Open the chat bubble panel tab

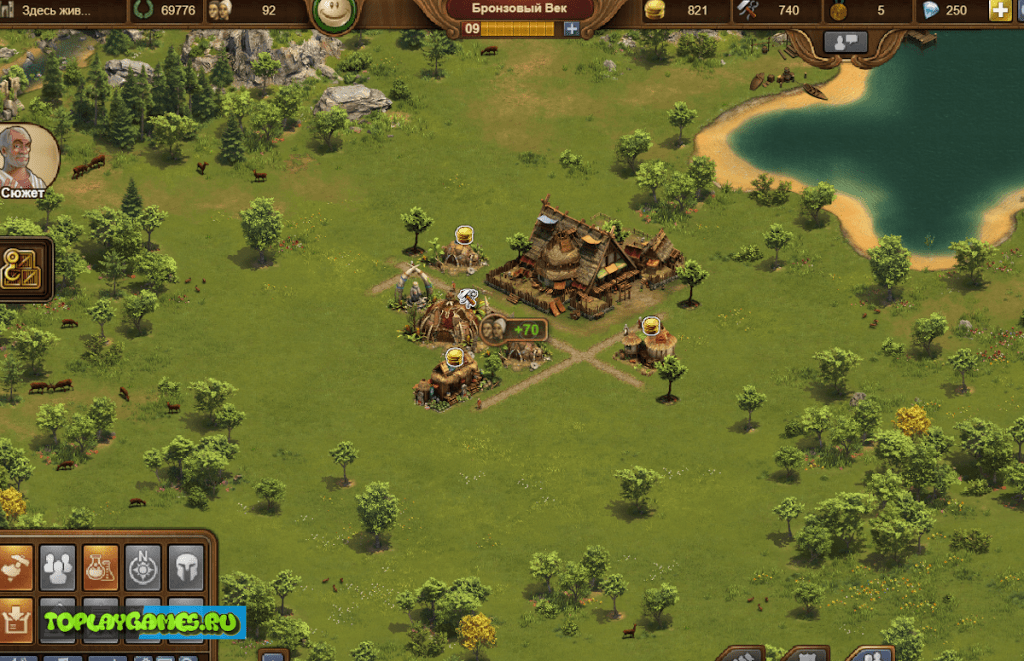click(845, 43)
